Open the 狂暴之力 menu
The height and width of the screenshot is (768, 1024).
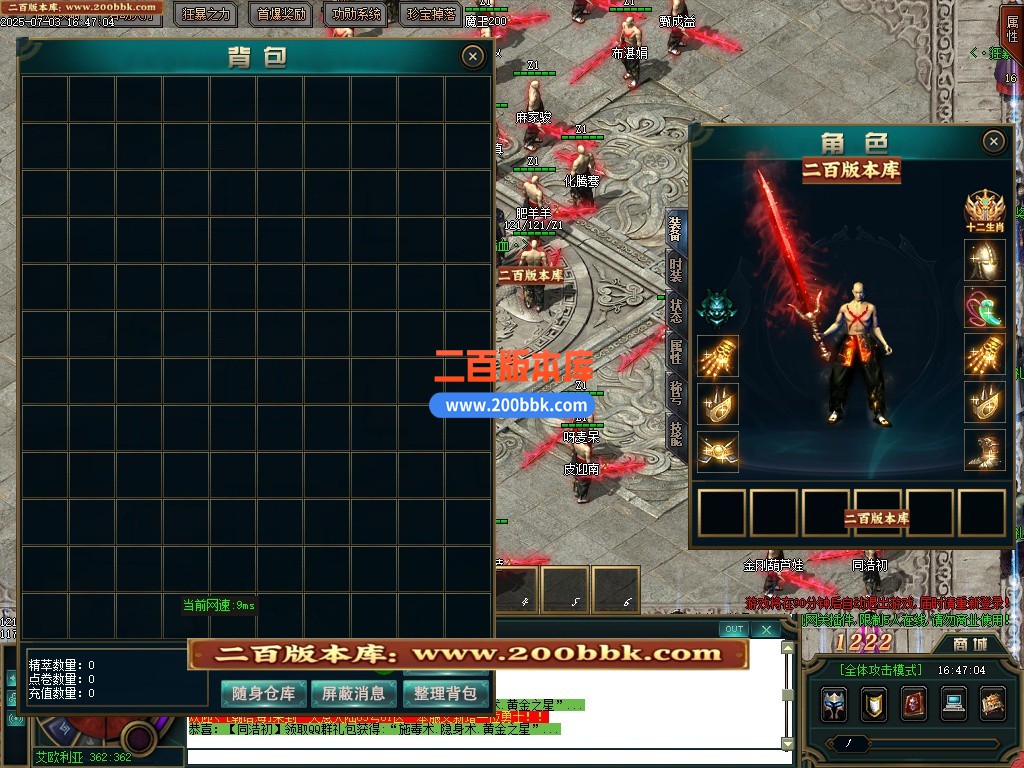[x=207, y=14]
